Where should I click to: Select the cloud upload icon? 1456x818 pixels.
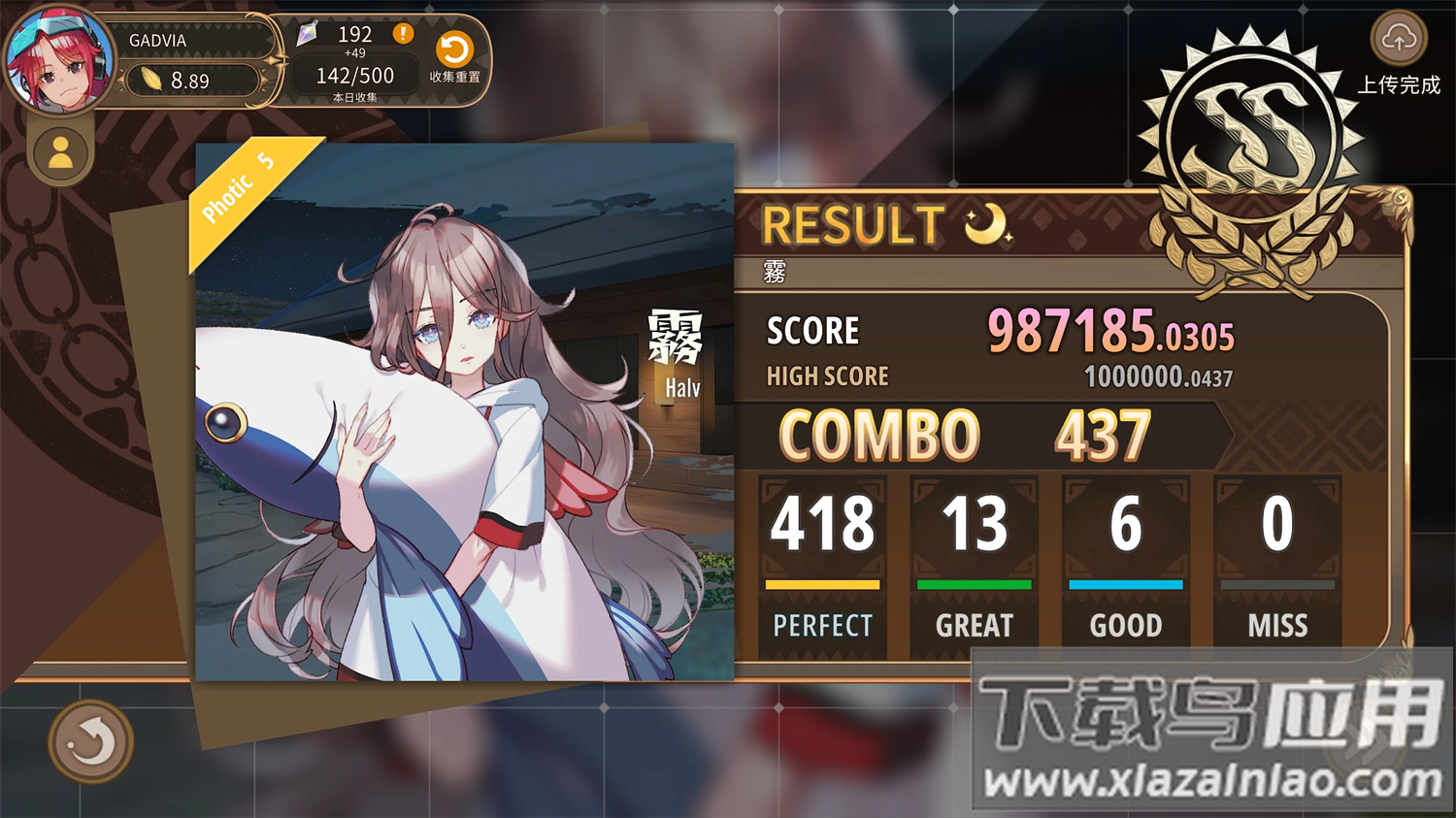1398,39
